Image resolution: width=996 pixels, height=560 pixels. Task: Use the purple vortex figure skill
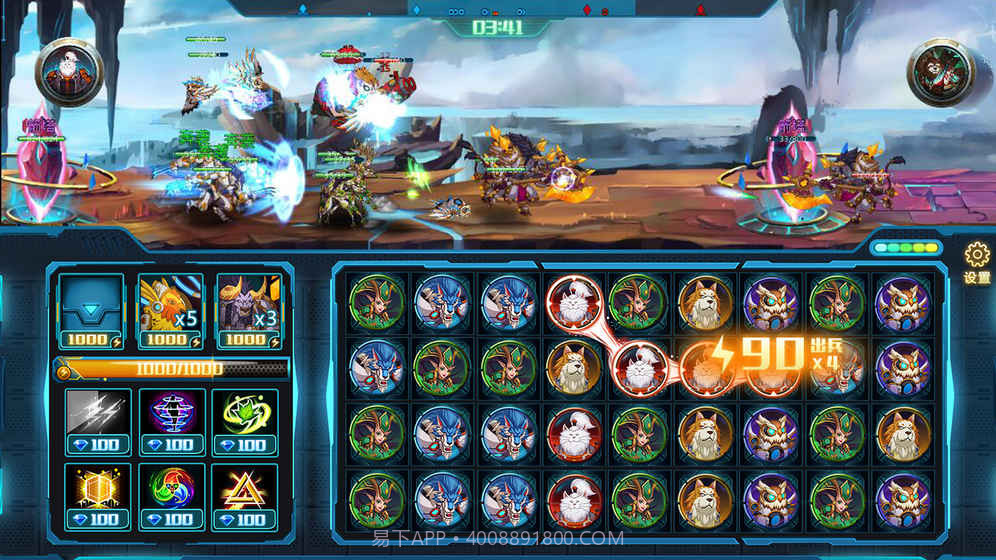[x=171, y=415]
